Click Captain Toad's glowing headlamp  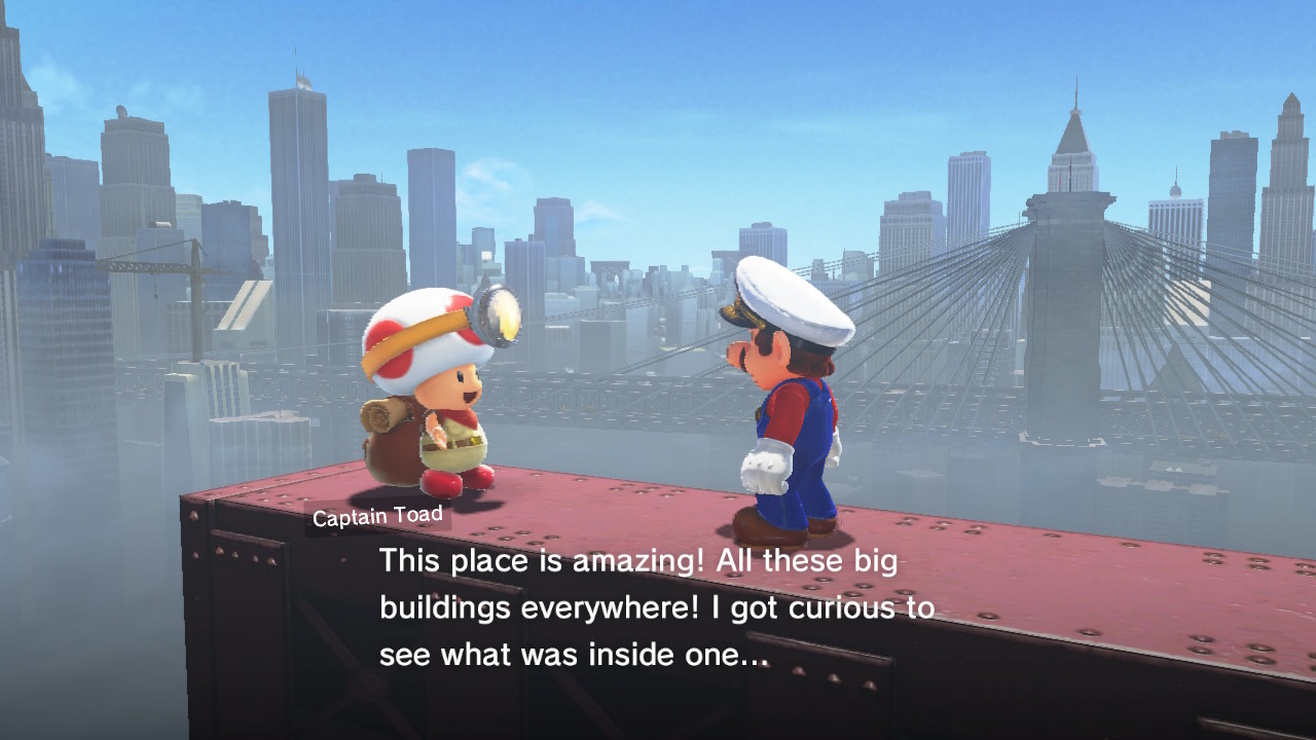(x=497, y=313)
